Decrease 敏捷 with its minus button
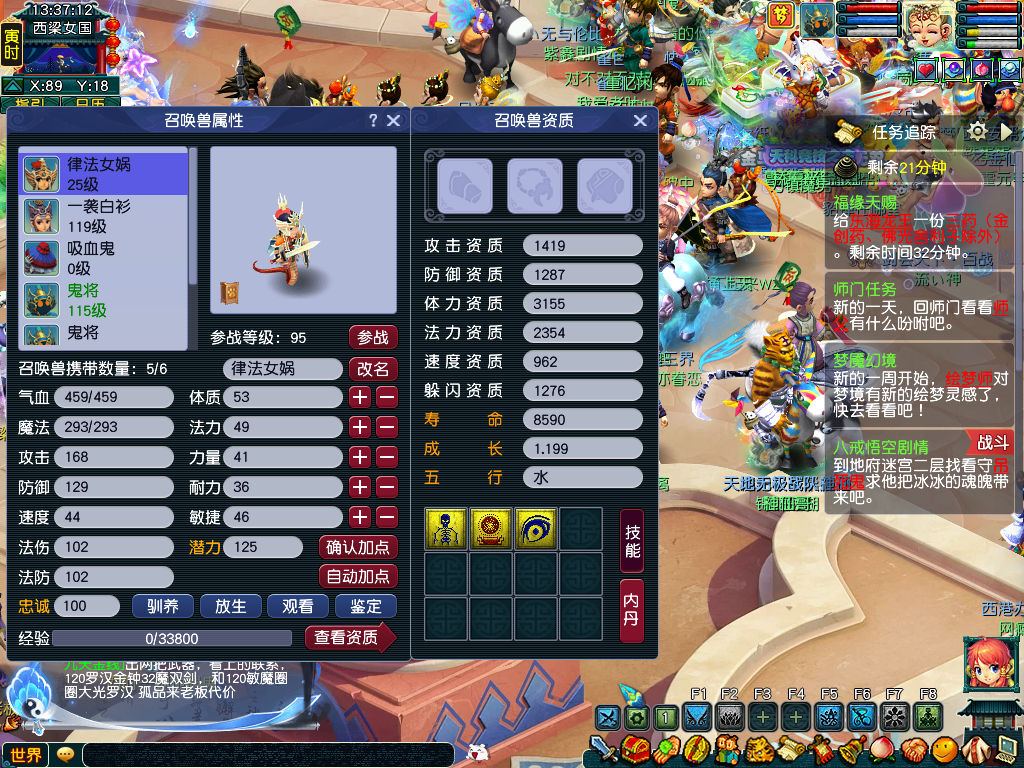 (x=387, y=517)
